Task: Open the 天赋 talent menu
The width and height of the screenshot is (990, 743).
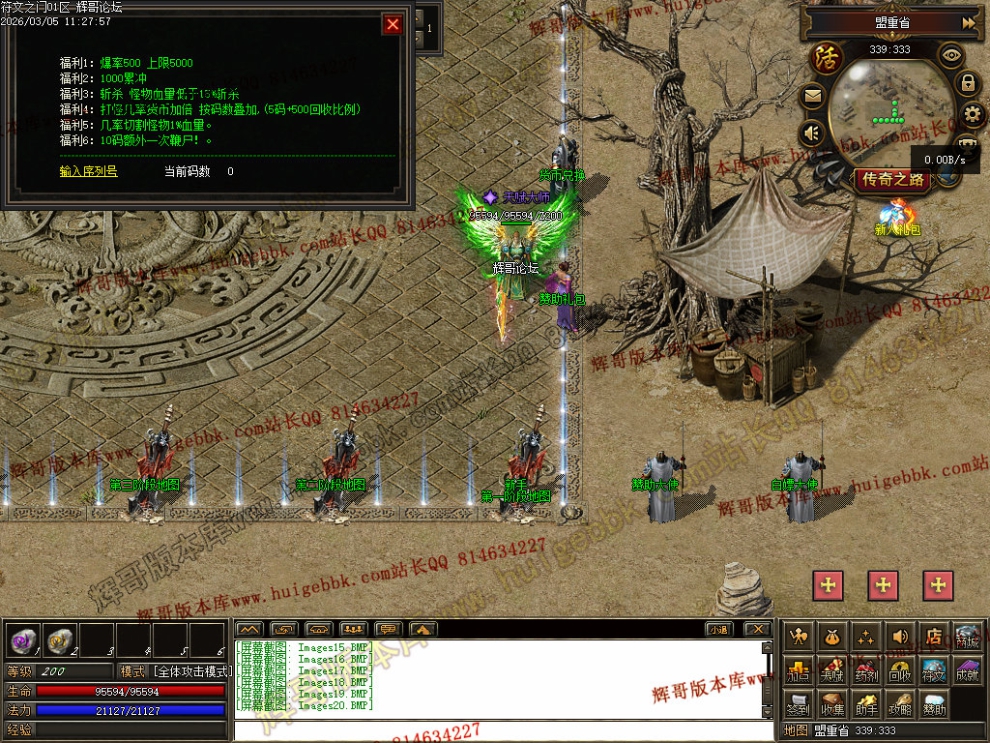Action: pos(832,670)
